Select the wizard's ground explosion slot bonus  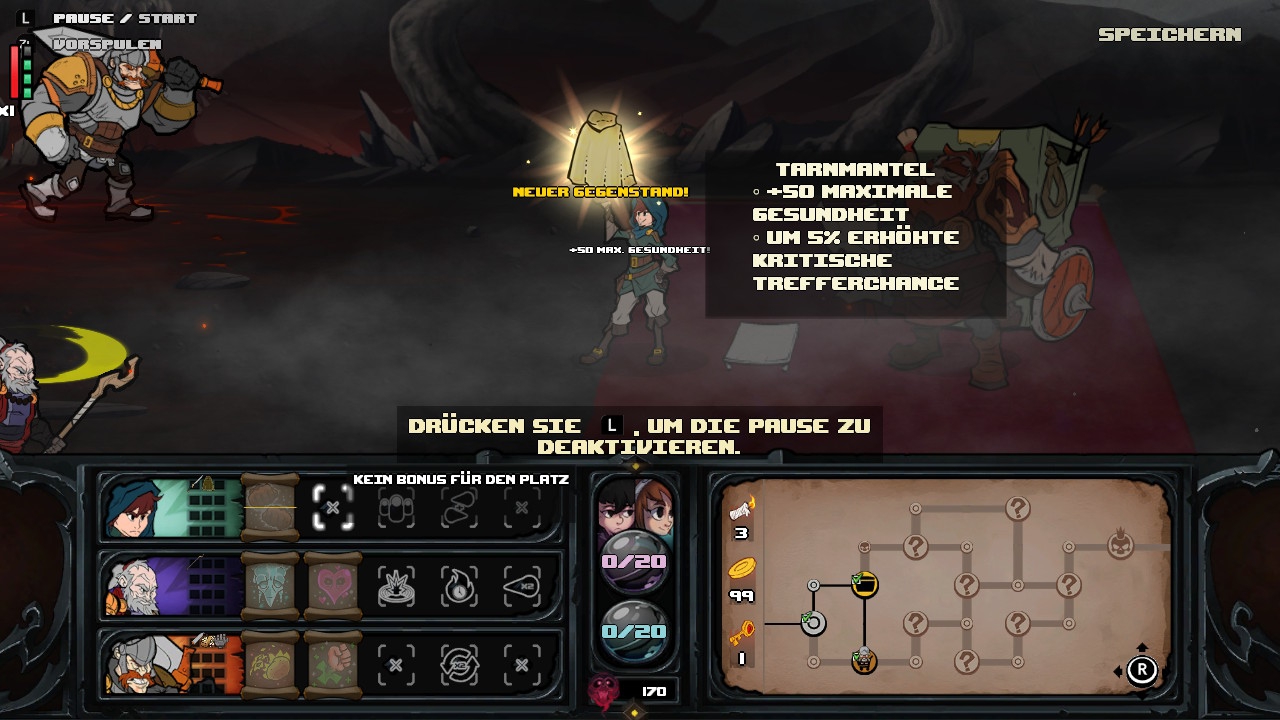[x=396, y=587]
